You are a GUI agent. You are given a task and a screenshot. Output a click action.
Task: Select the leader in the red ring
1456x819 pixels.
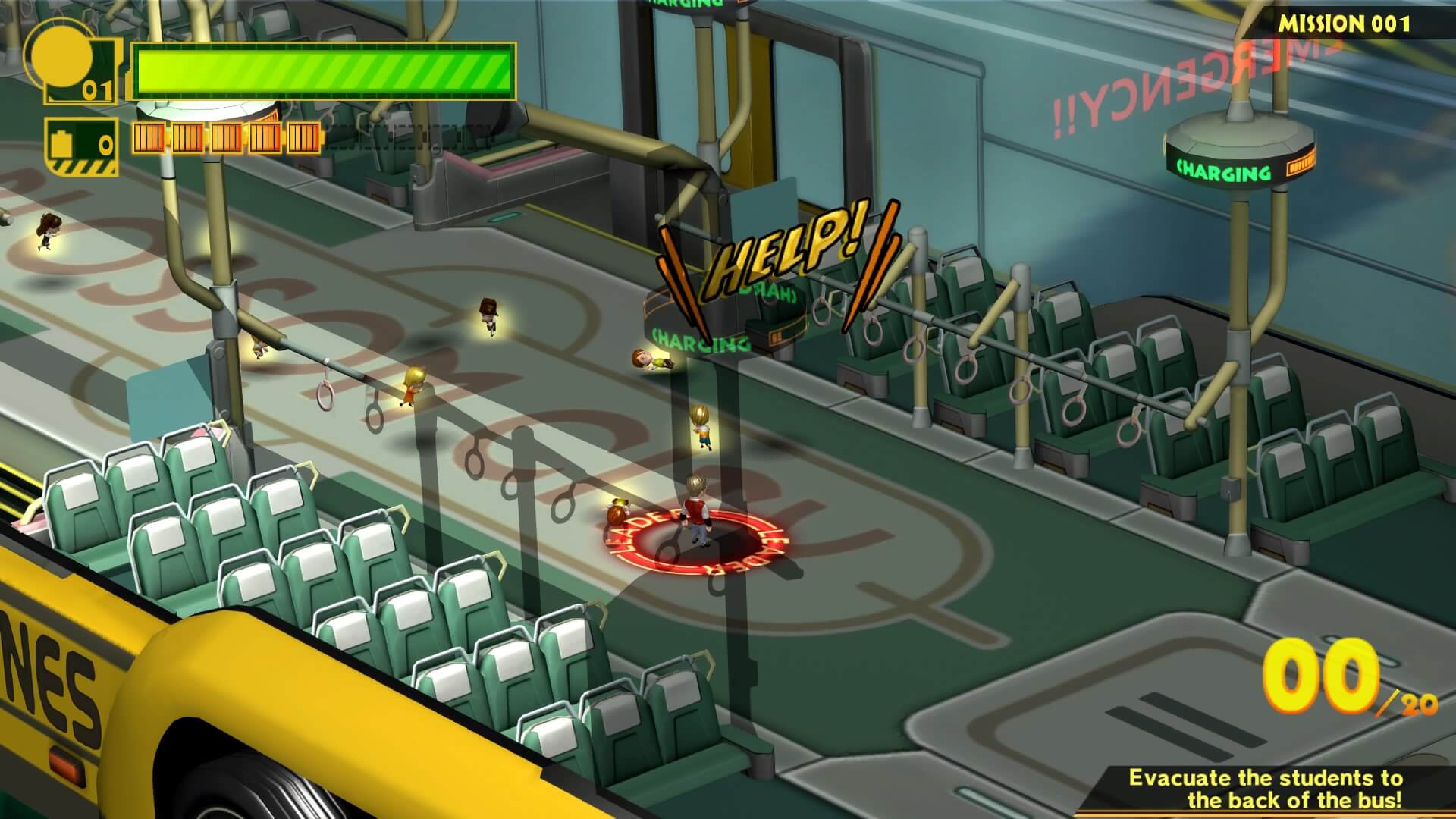[x=696, y=510]
